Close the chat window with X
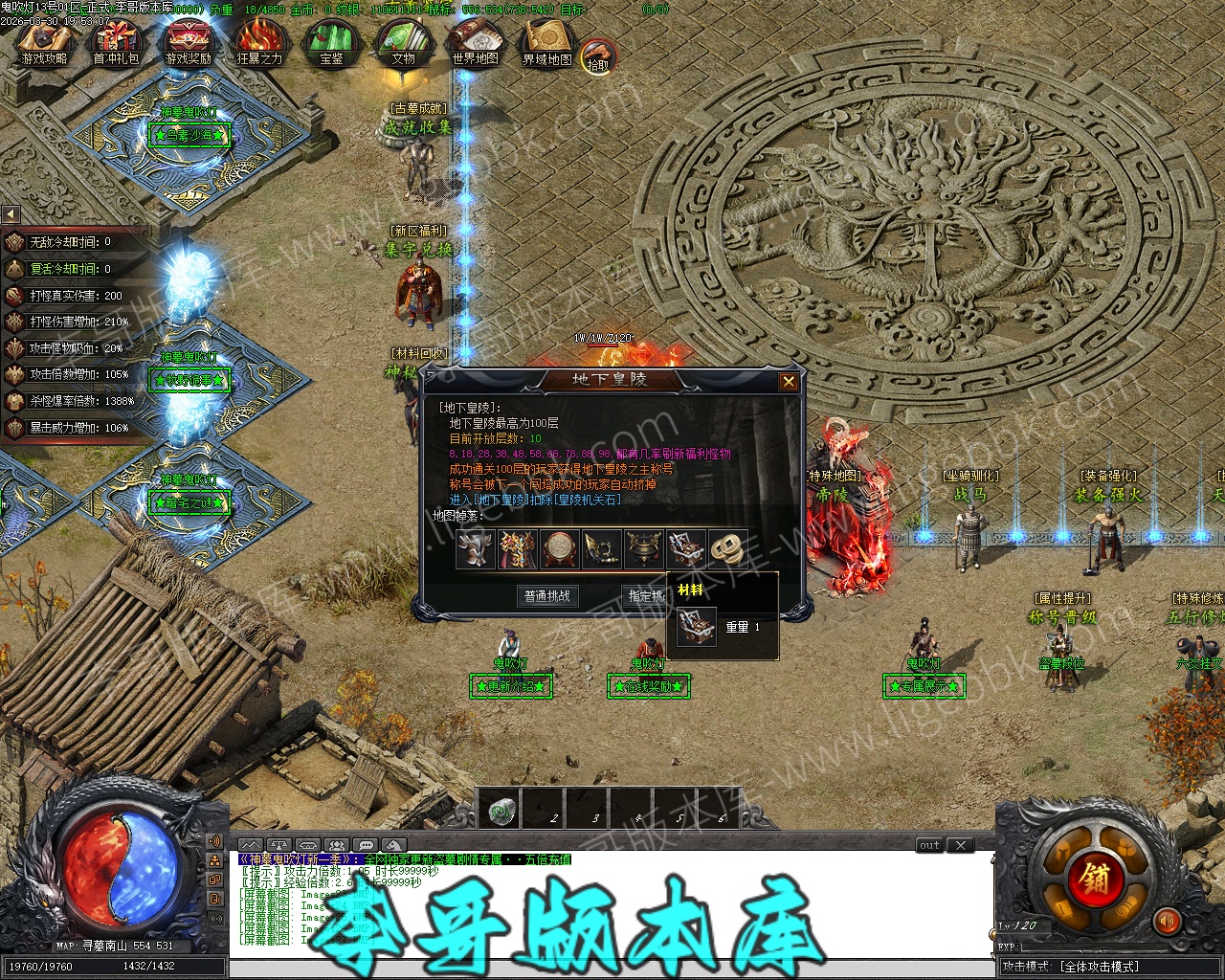Image resolution: width=1225 pixels, height=980 pixels. 960,845
